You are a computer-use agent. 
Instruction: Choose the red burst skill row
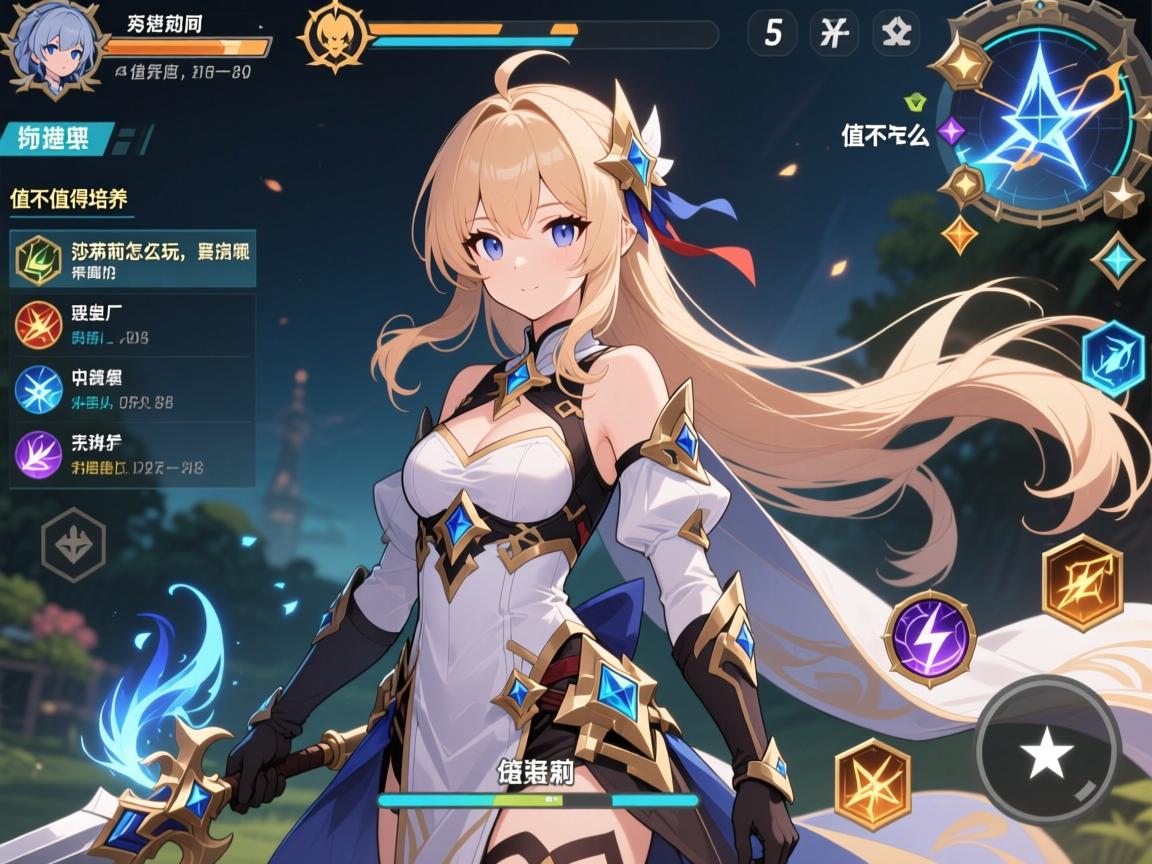tap(133, 326)
